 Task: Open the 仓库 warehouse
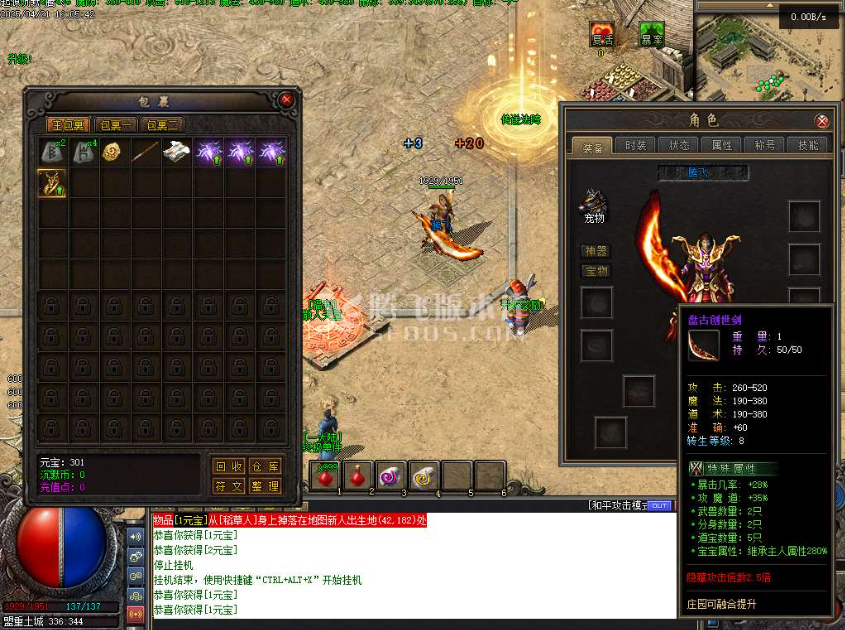265,466
